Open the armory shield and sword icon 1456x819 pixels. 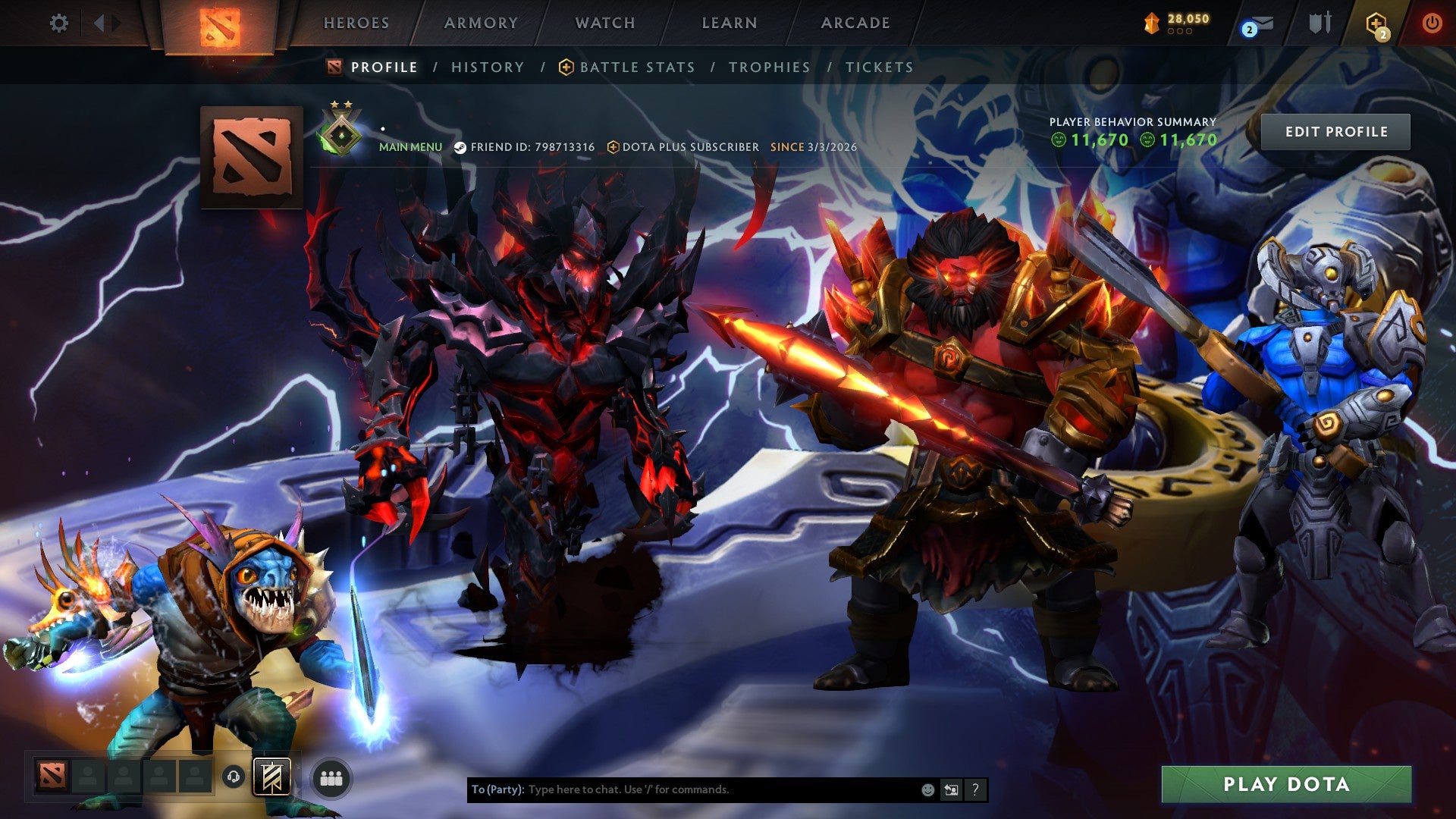pyautogui.click(x=1321, y=23)
